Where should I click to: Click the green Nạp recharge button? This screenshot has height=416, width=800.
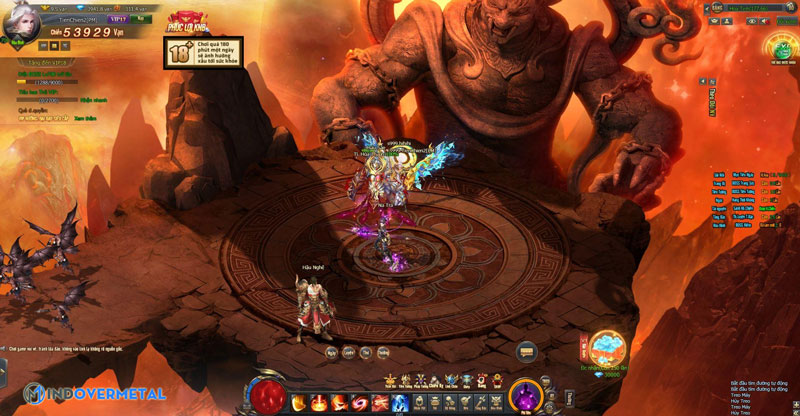142,18
